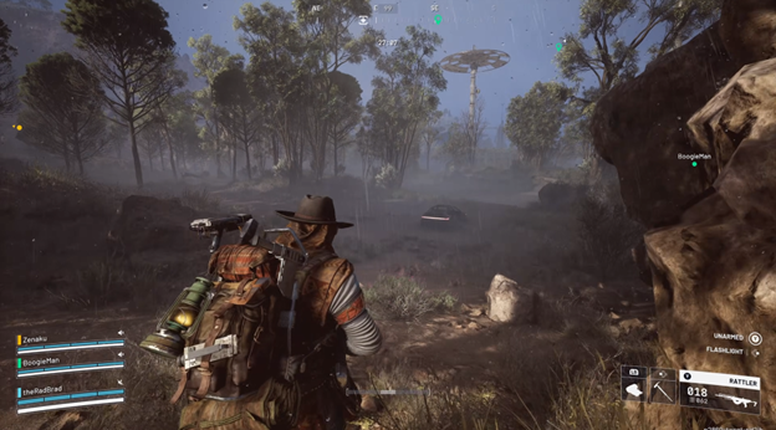Click the green marker on the compass
Screen dimensions: 776x430
click(x=437, y=20)
